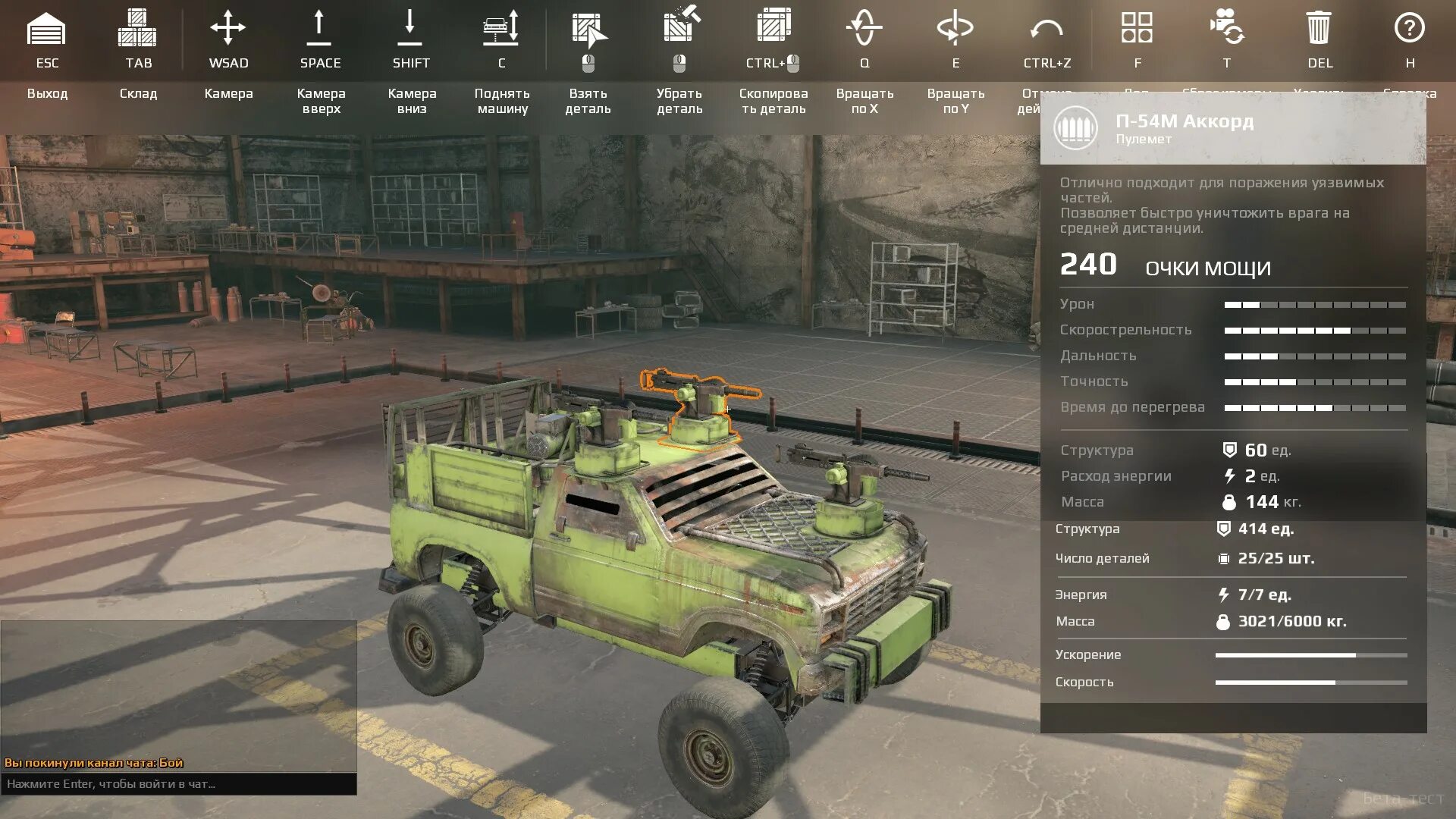Rotate part with Вращать по Y icon
The image size is (1456, 819).
coord(955,29)
